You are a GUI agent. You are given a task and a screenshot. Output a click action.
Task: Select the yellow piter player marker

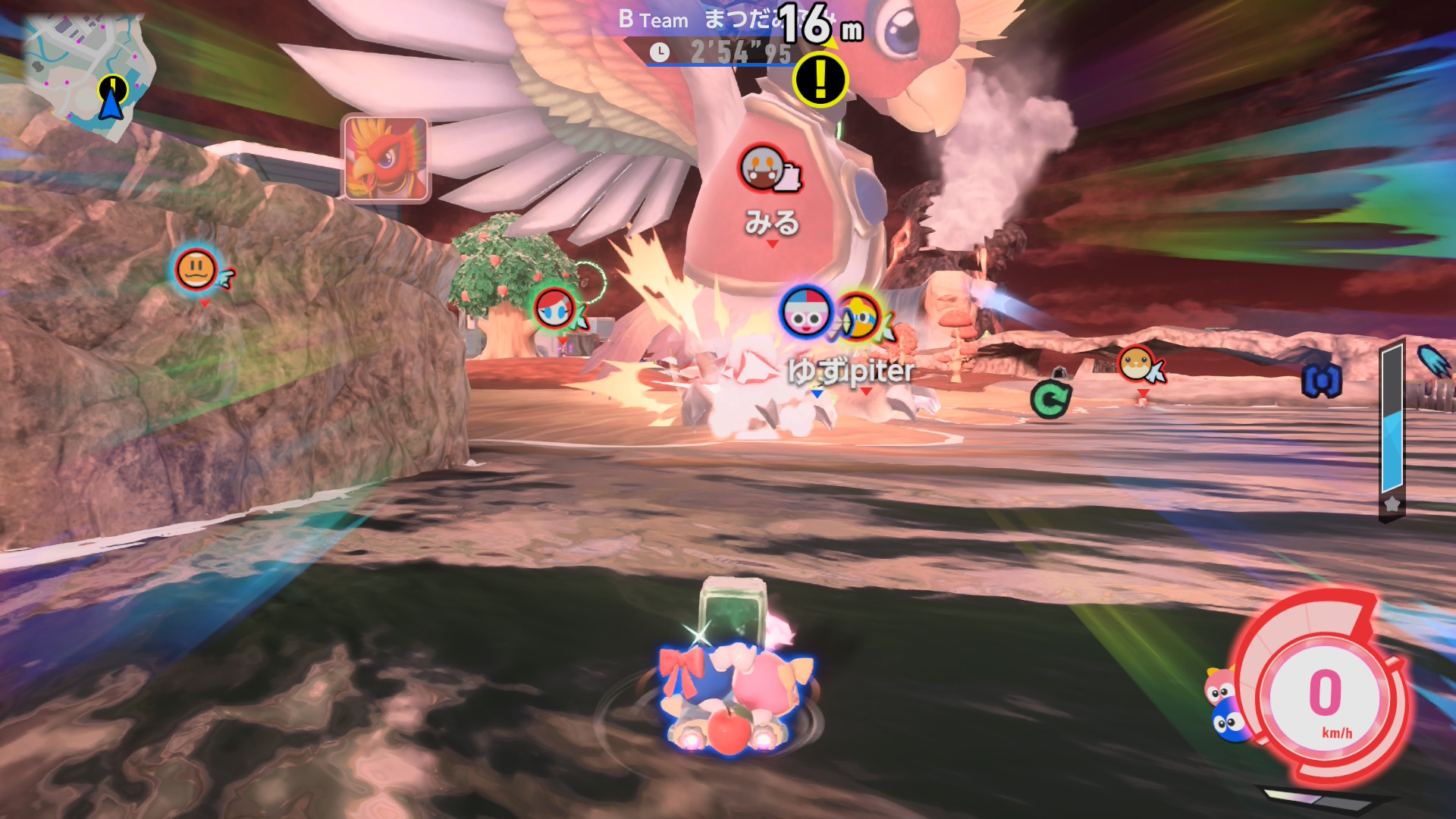(x=859, y=316)
